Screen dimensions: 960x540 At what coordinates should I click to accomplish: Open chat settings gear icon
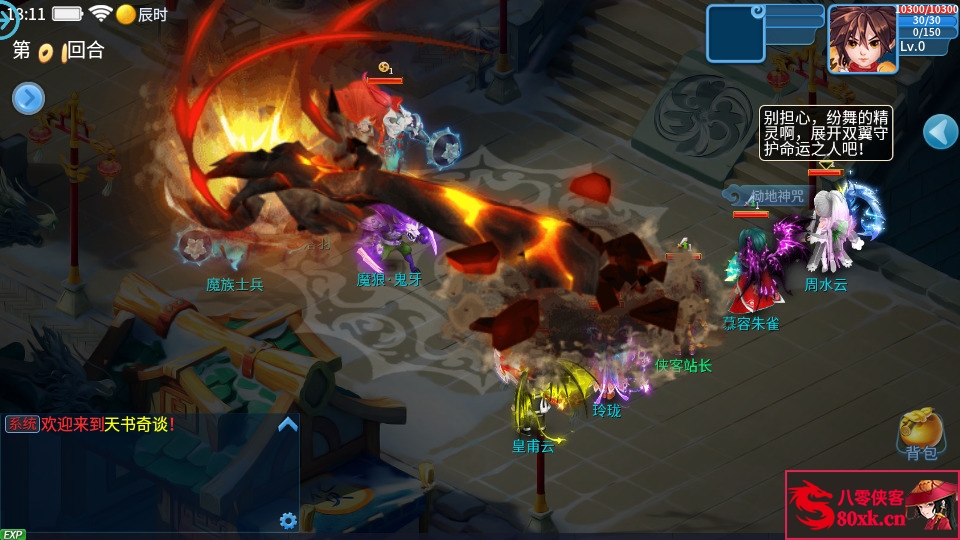coord(288,520)
